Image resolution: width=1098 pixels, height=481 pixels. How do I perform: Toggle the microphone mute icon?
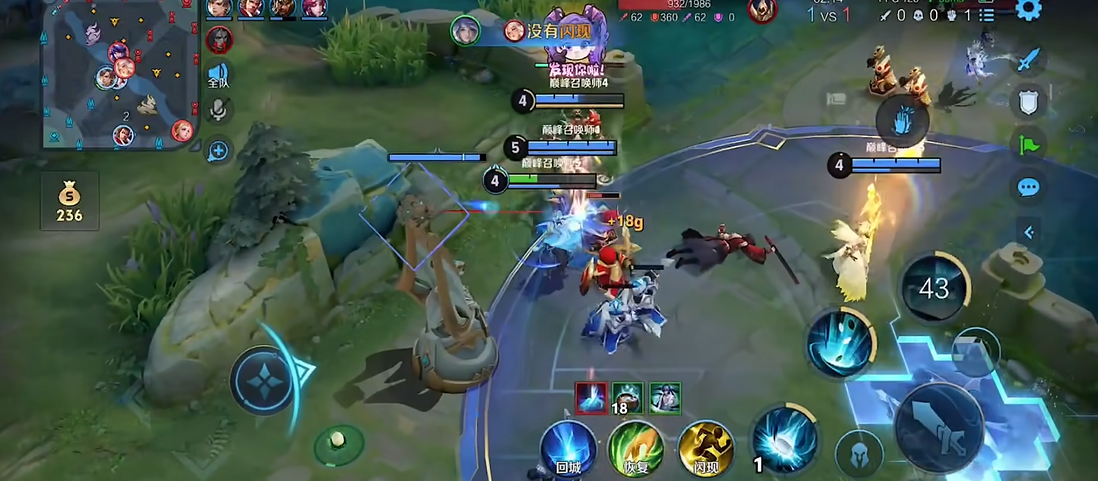point(218,110)
